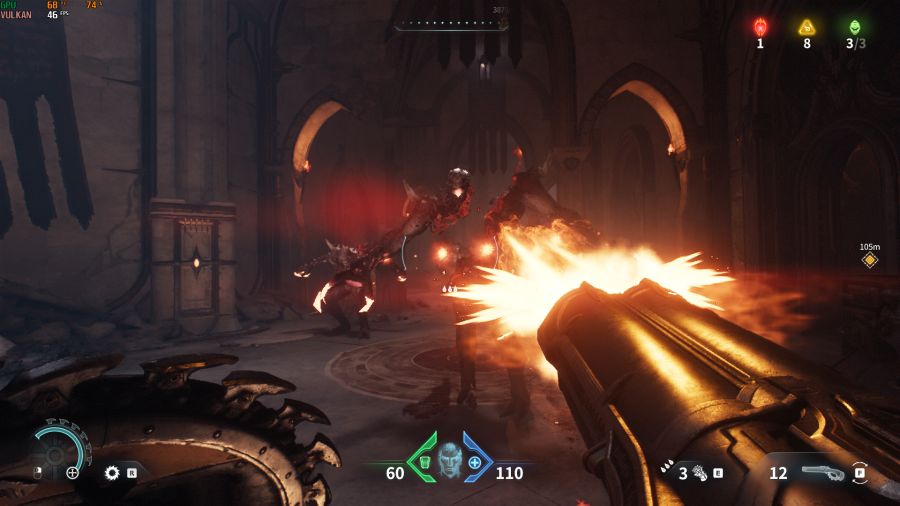This screenshot has height=506, width=900.
Task: Click the Slayer helmet portrait
Action: tap(450, 462)
